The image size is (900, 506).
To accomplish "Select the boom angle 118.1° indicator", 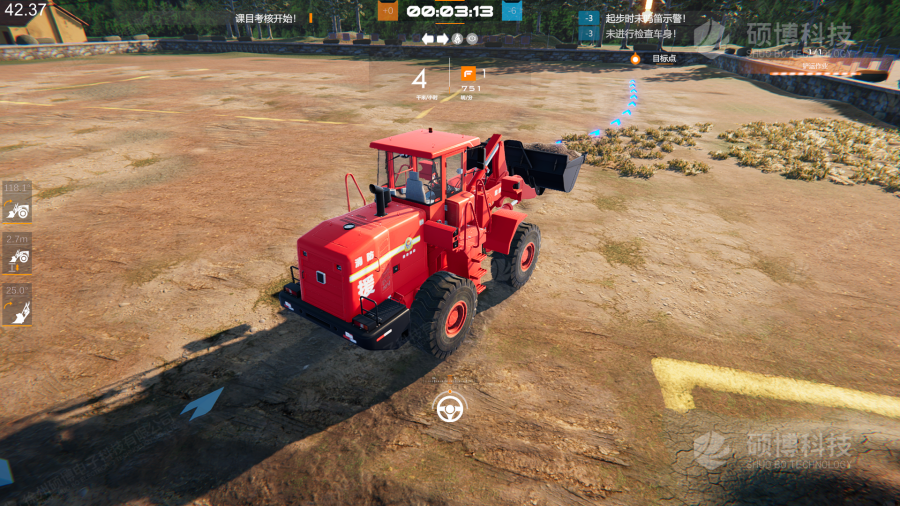I will click(x=17, y=202).
